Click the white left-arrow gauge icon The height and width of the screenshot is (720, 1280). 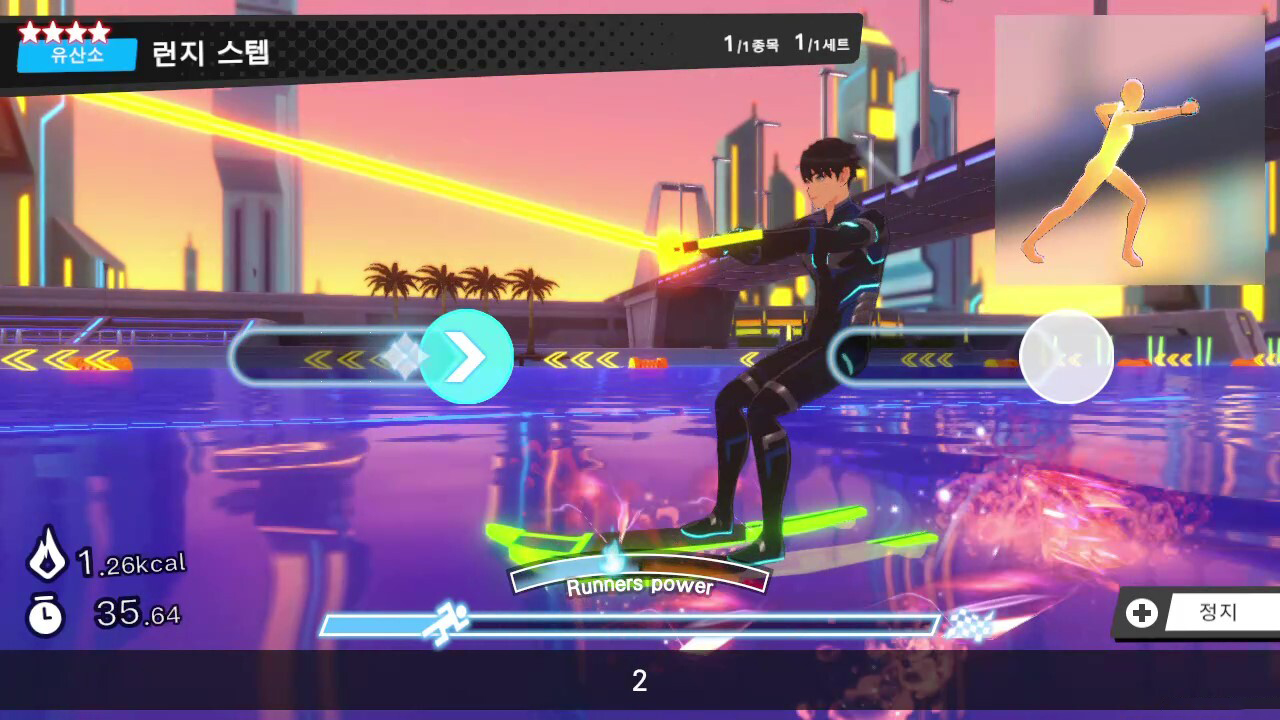[1067, 357]
